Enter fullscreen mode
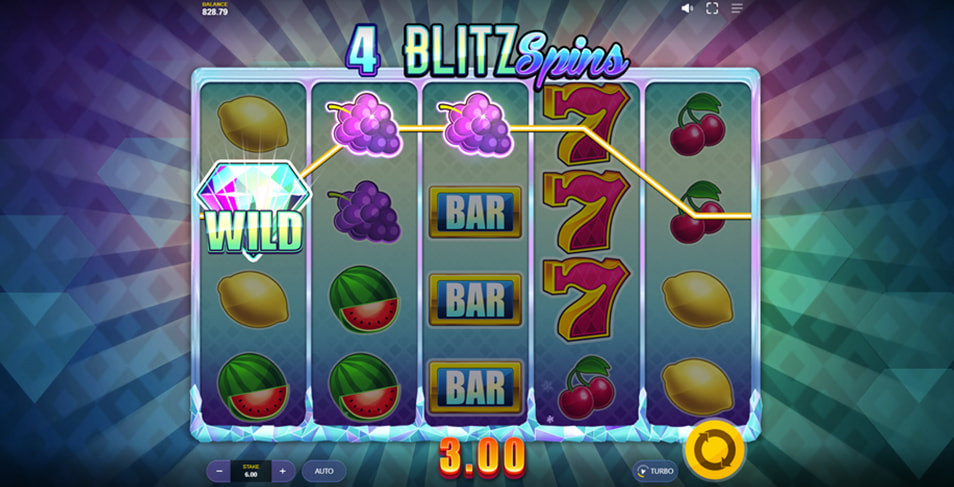Image resolution: width=954 pixels, height=487 pixels. pyautogui.click(x=712, y=8)
